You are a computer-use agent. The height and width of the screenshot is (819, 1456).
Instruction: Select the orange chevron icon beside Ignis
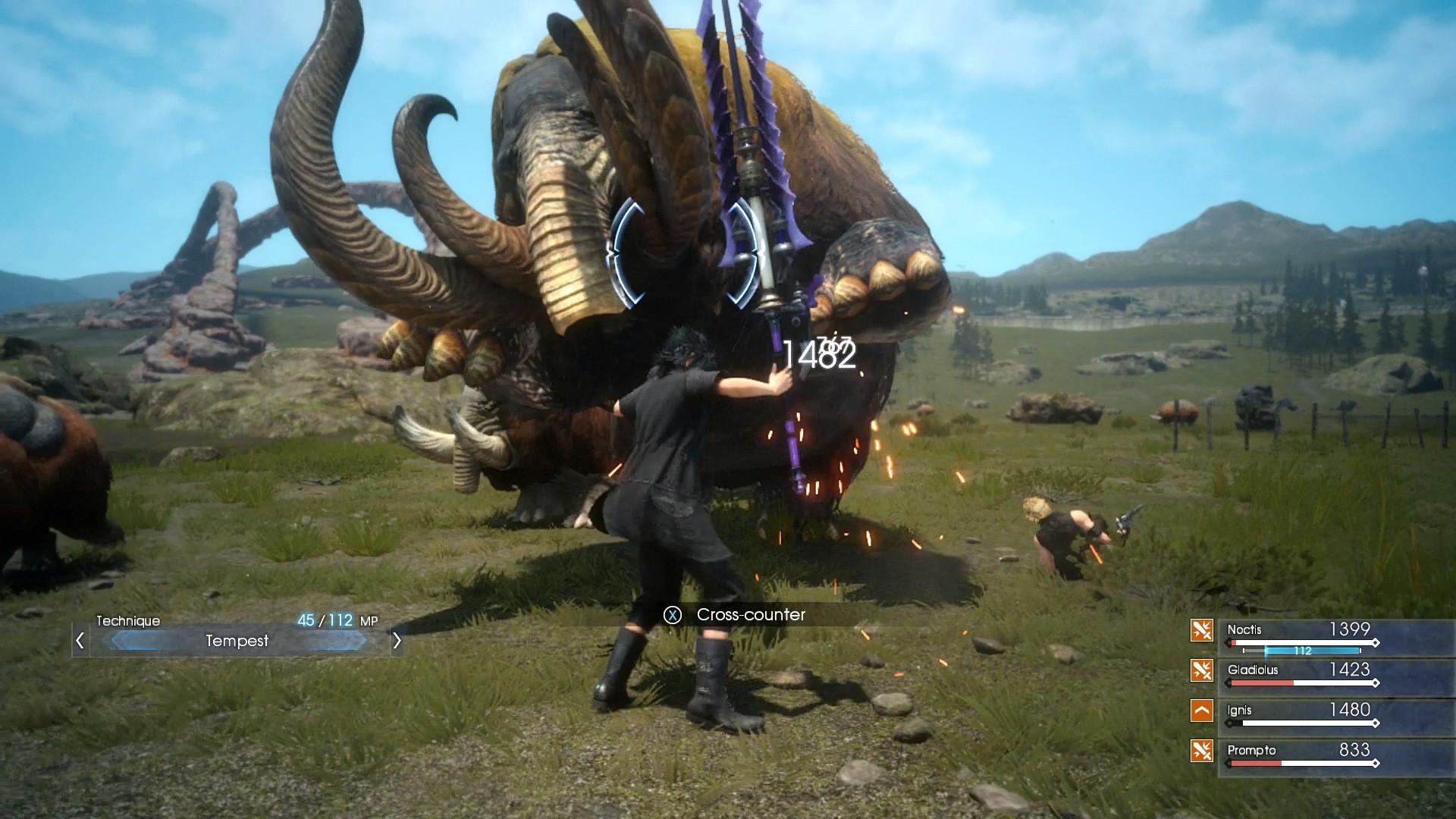(x=1201, y=711)
